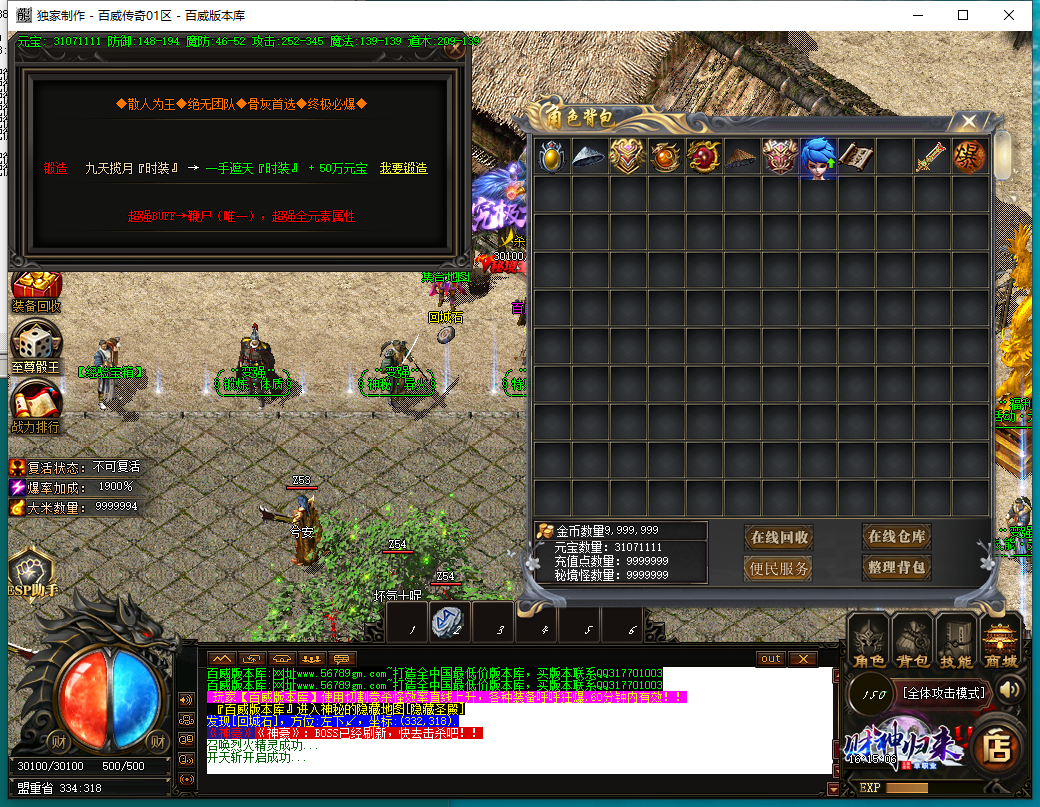
Task: Close the character backpack window
Action: [968, 122]
